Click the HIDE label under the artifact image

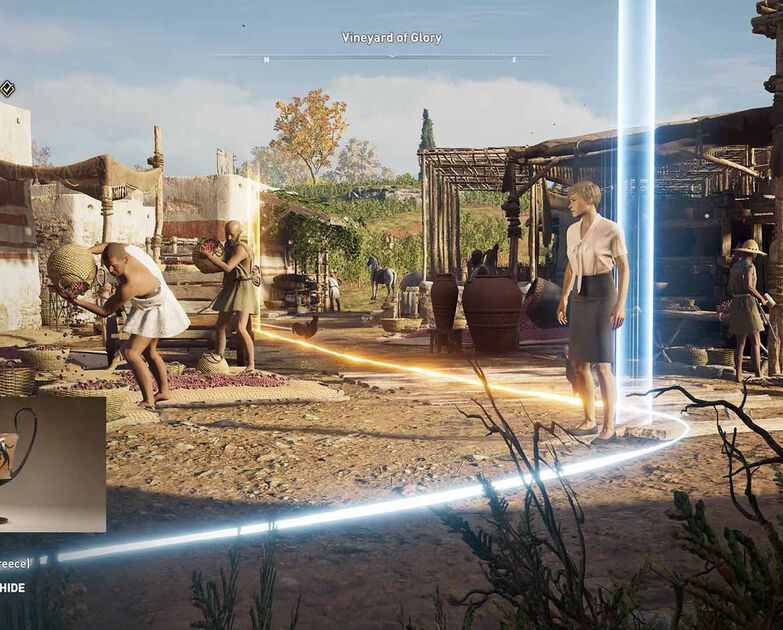pyautogui.click(x=13, y=587)
